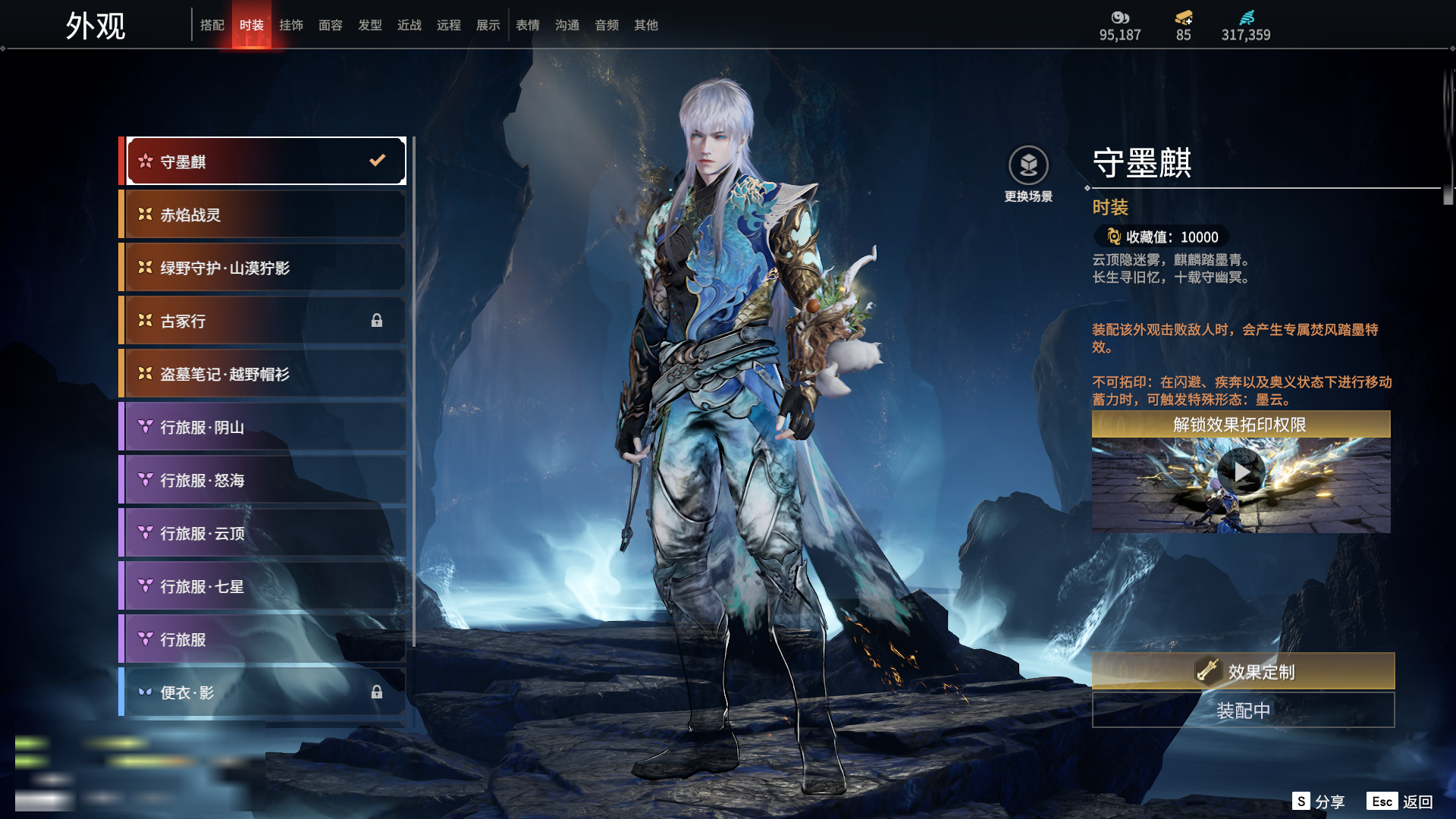The image size is (1456, 819).
Task: Switch to the 搭配 tab
Action: (212, 25)
